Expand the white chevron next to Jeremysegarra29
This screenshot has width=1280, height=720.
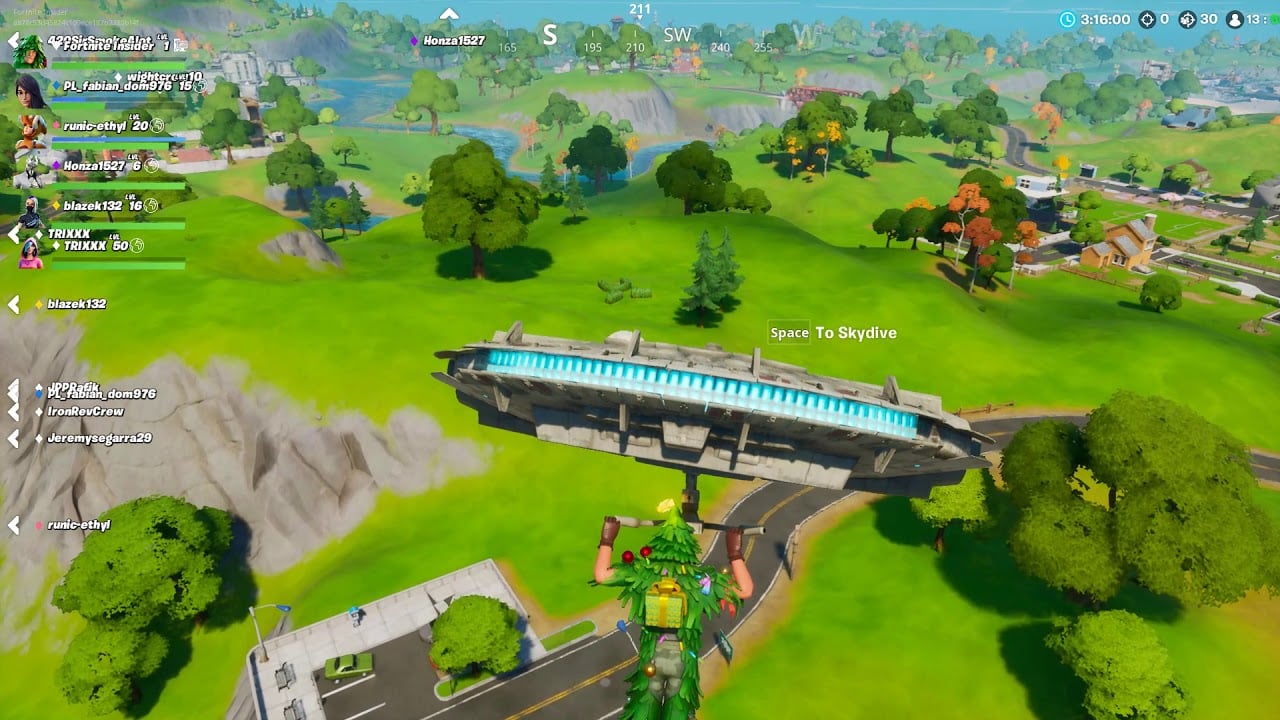(x=11, y=438)
